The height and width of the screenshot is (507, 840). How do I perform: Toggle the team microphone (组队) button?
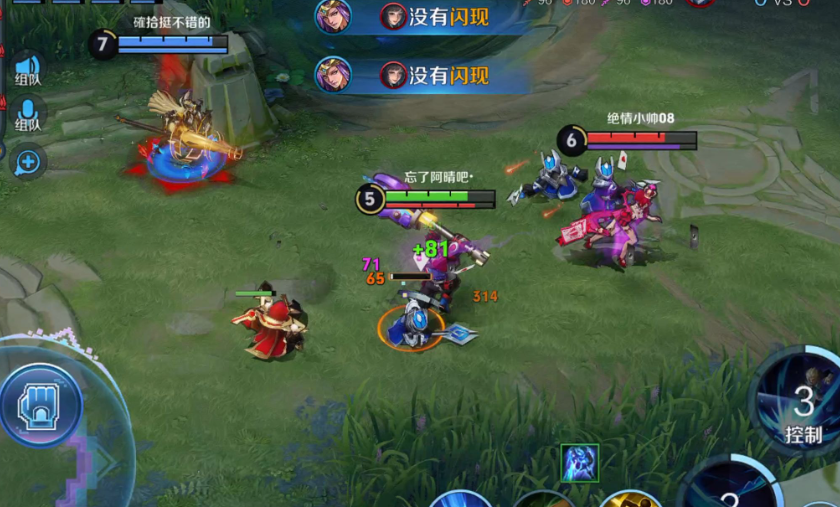coord(27,114)
